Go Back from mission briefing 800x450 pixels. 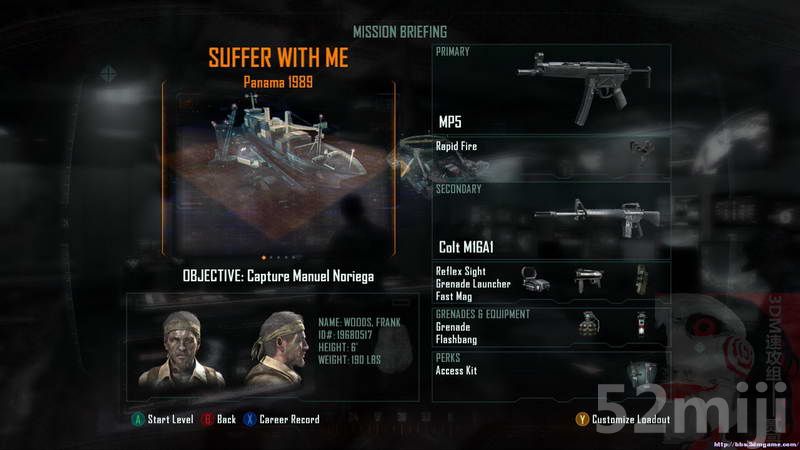(219, 419)
